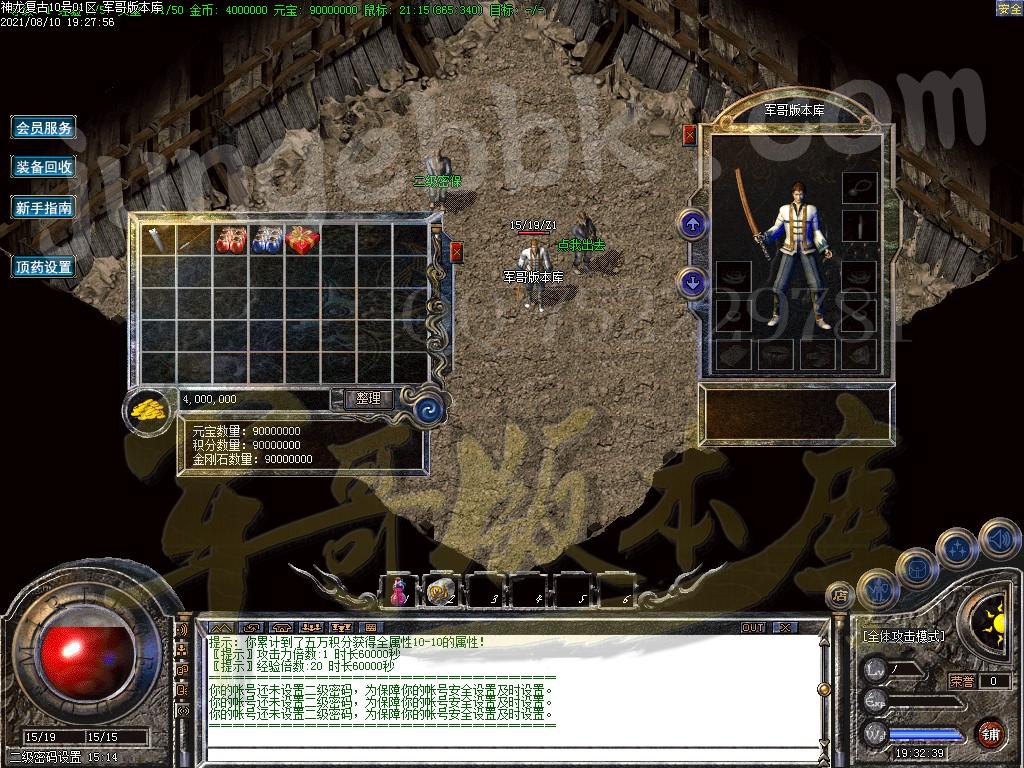Open the 装备回收 equipment recycle menu
This screenshot has height=768, width=1024.
point(44,168)
